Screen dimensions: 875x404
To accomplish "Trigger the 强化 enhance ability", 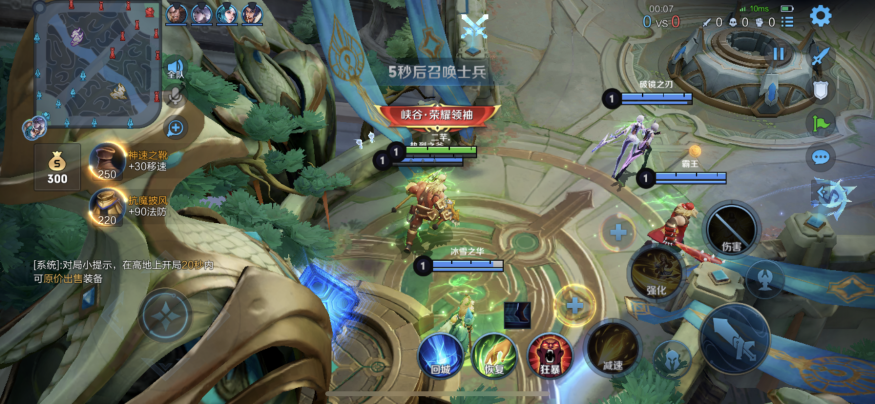I will tap(656, 270).
